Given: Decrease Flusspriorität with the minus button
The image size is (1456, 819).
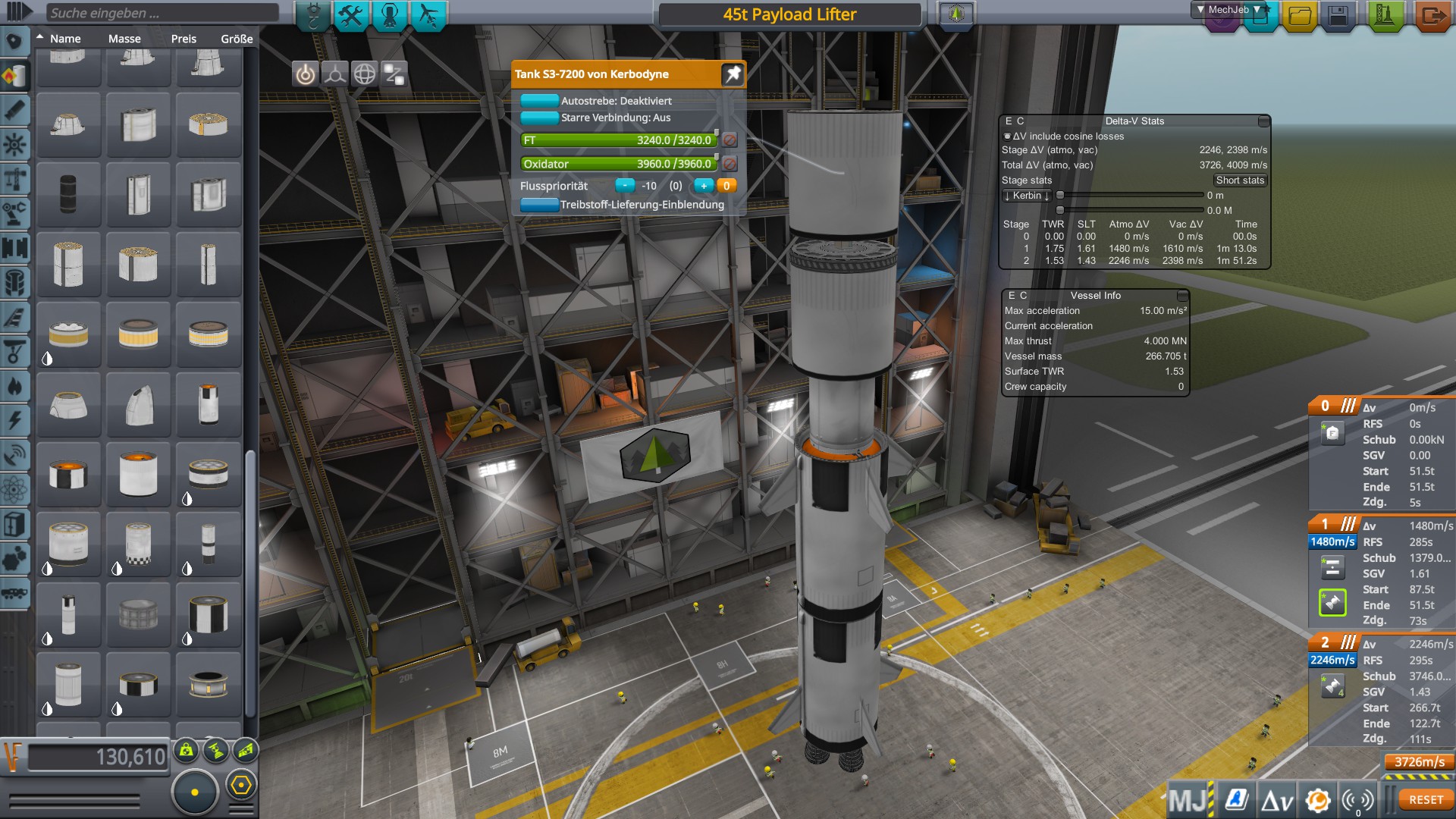Looking at the screenshot, I should 624,186.
